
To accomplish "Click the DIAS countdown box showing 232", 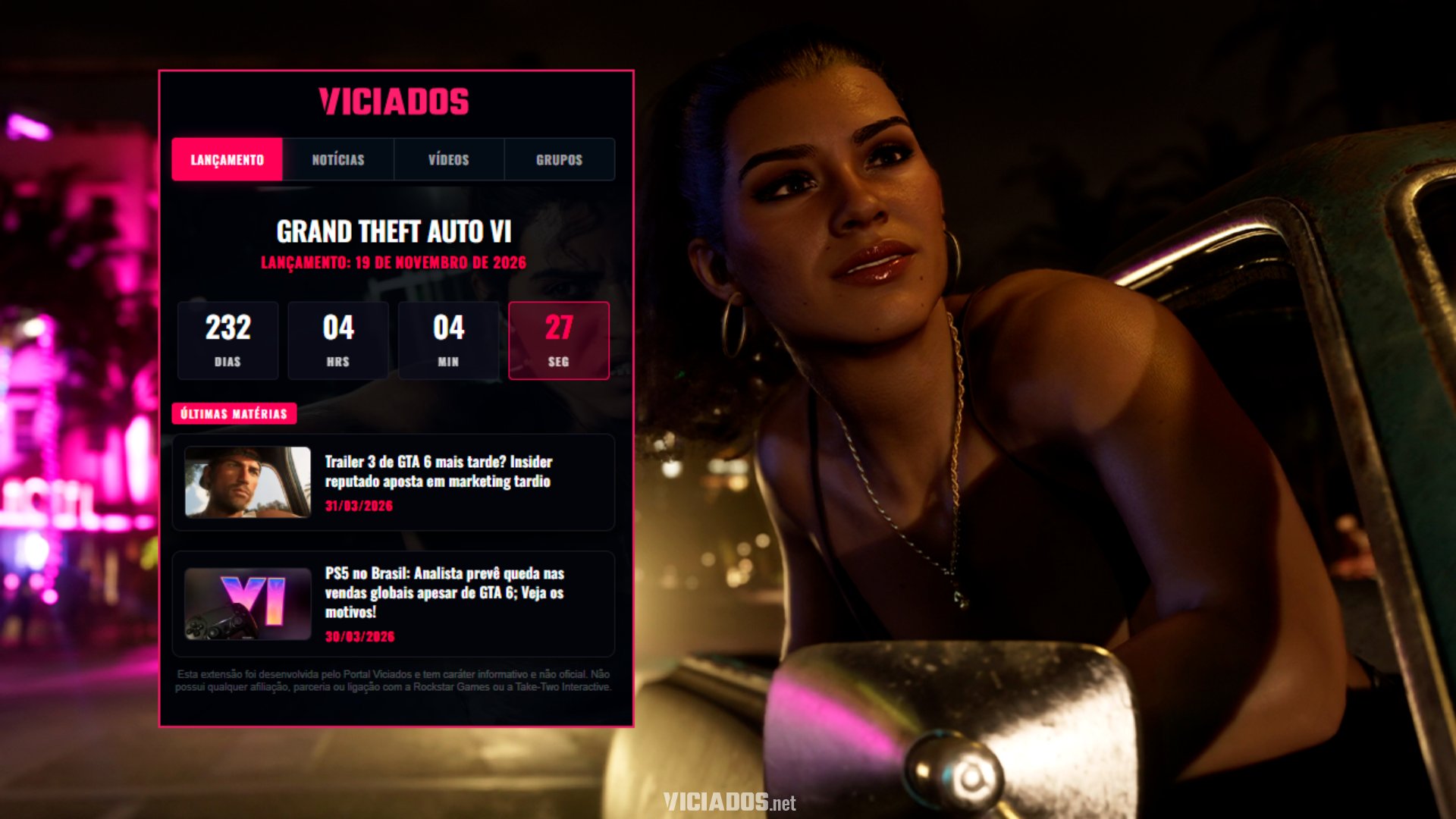I will click(x=227, y=340).
